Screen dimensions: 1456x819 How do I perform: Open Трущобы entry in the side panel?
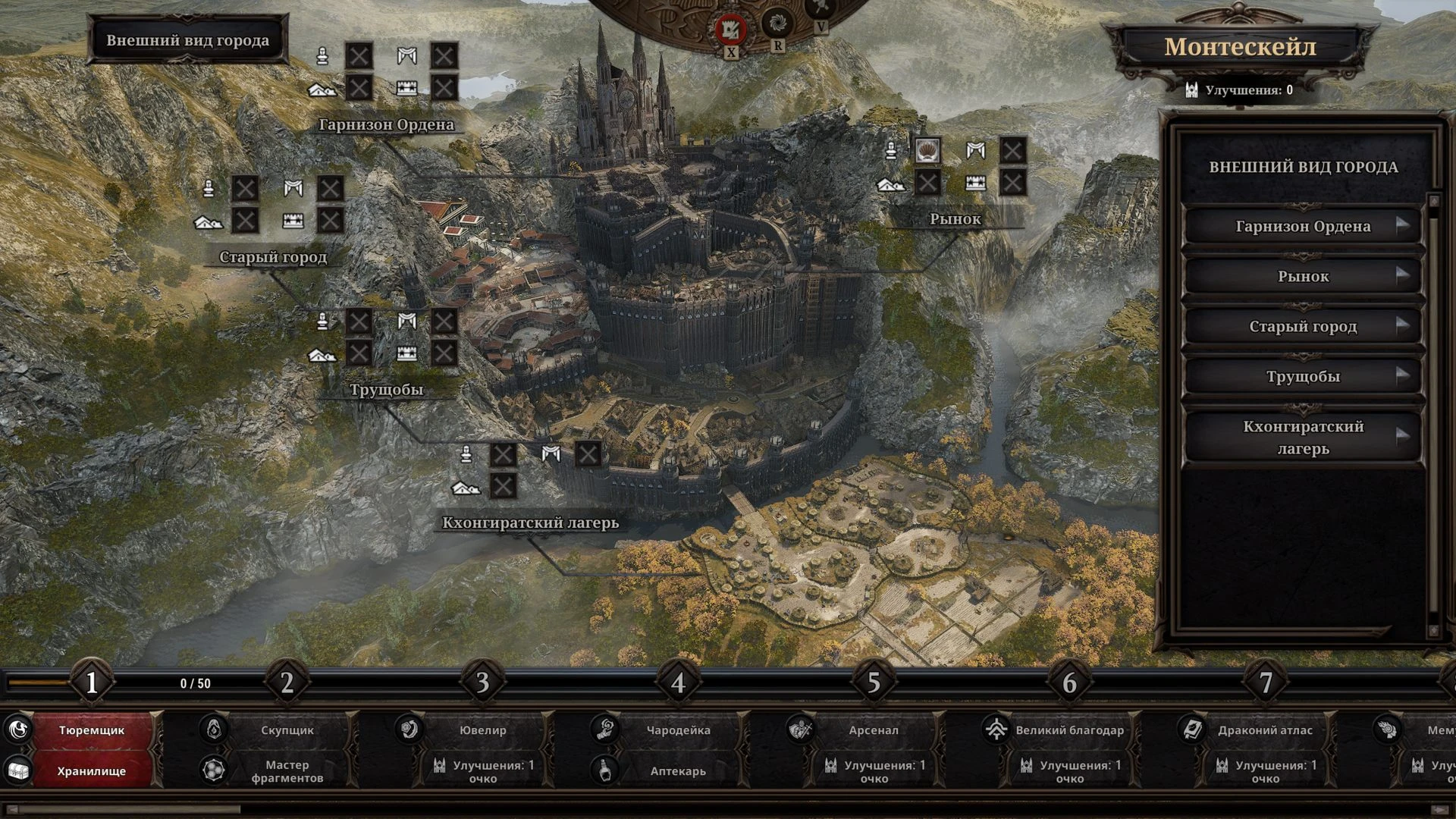pyautogui.click(x=1302, y=376)
